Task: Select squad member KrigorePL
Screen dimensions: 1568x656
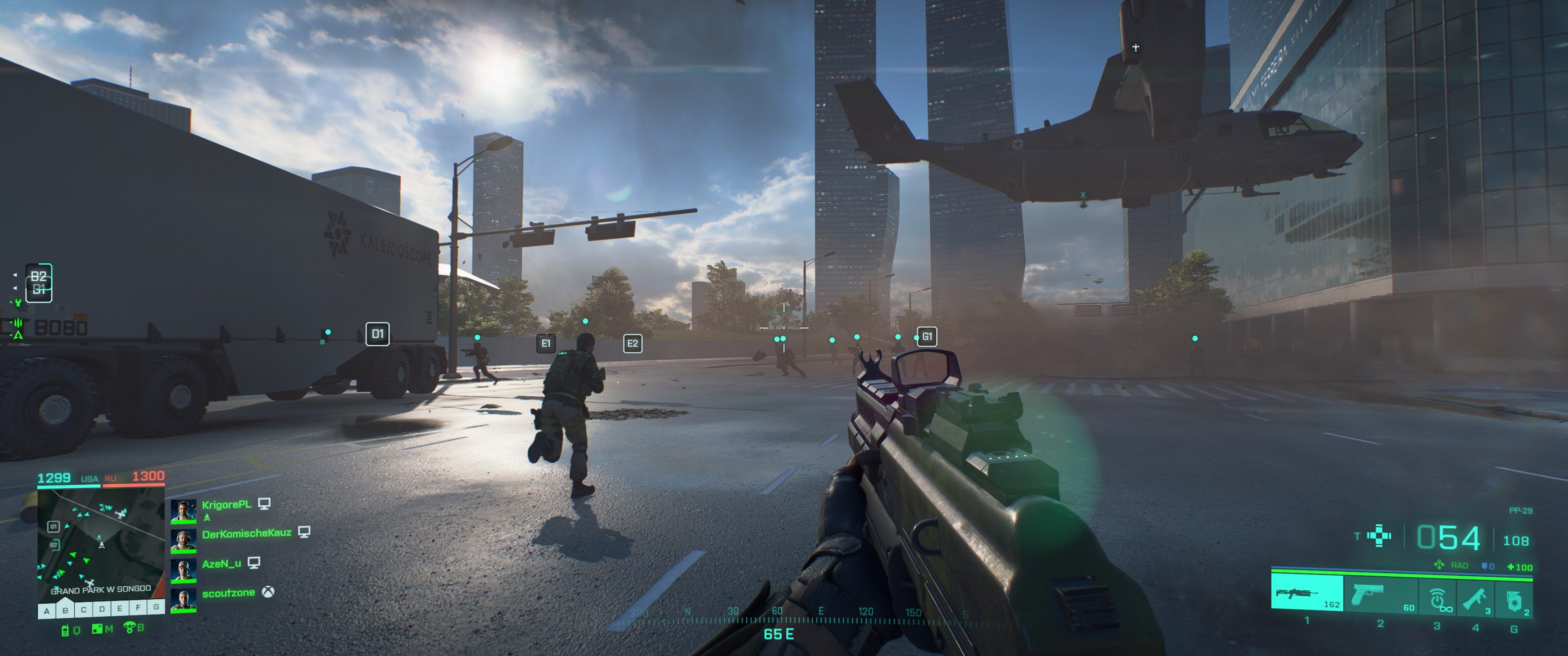Action: [226, 505]
